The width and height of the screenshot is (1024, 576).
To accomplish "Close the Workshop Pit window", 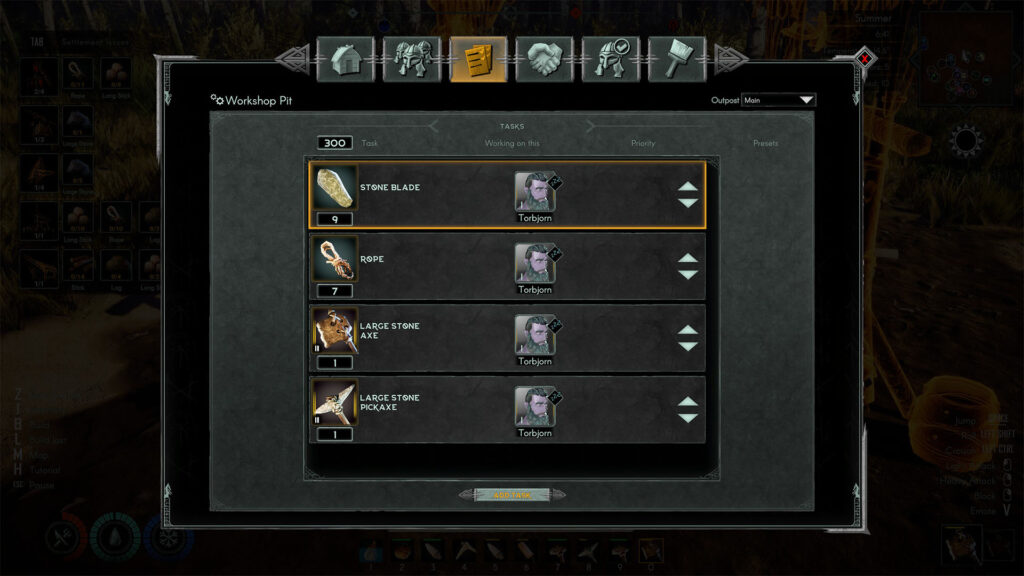I will [865, 59].
